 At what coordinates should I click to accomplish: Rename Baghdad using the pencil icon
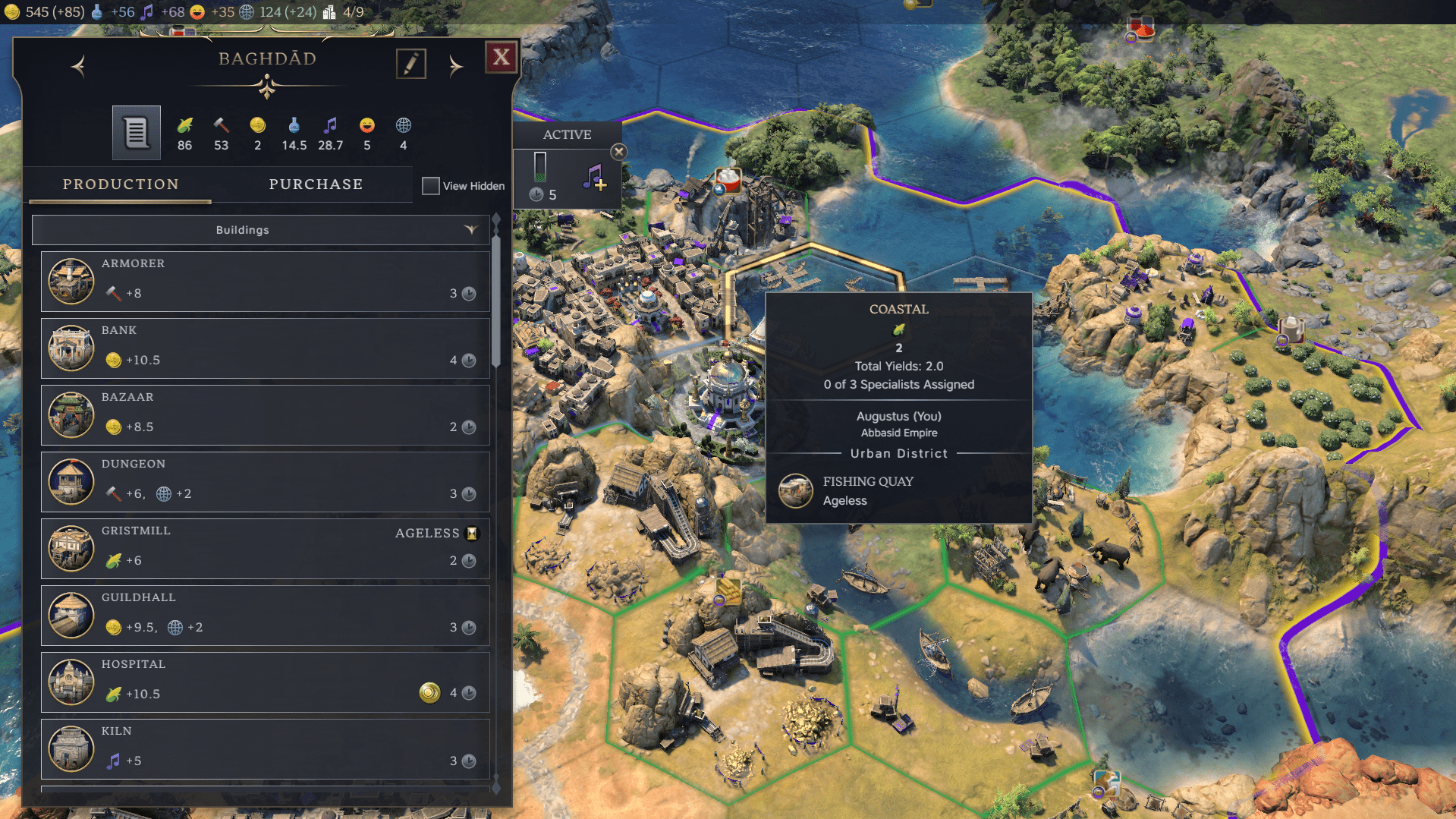click(x=410, y=64)
